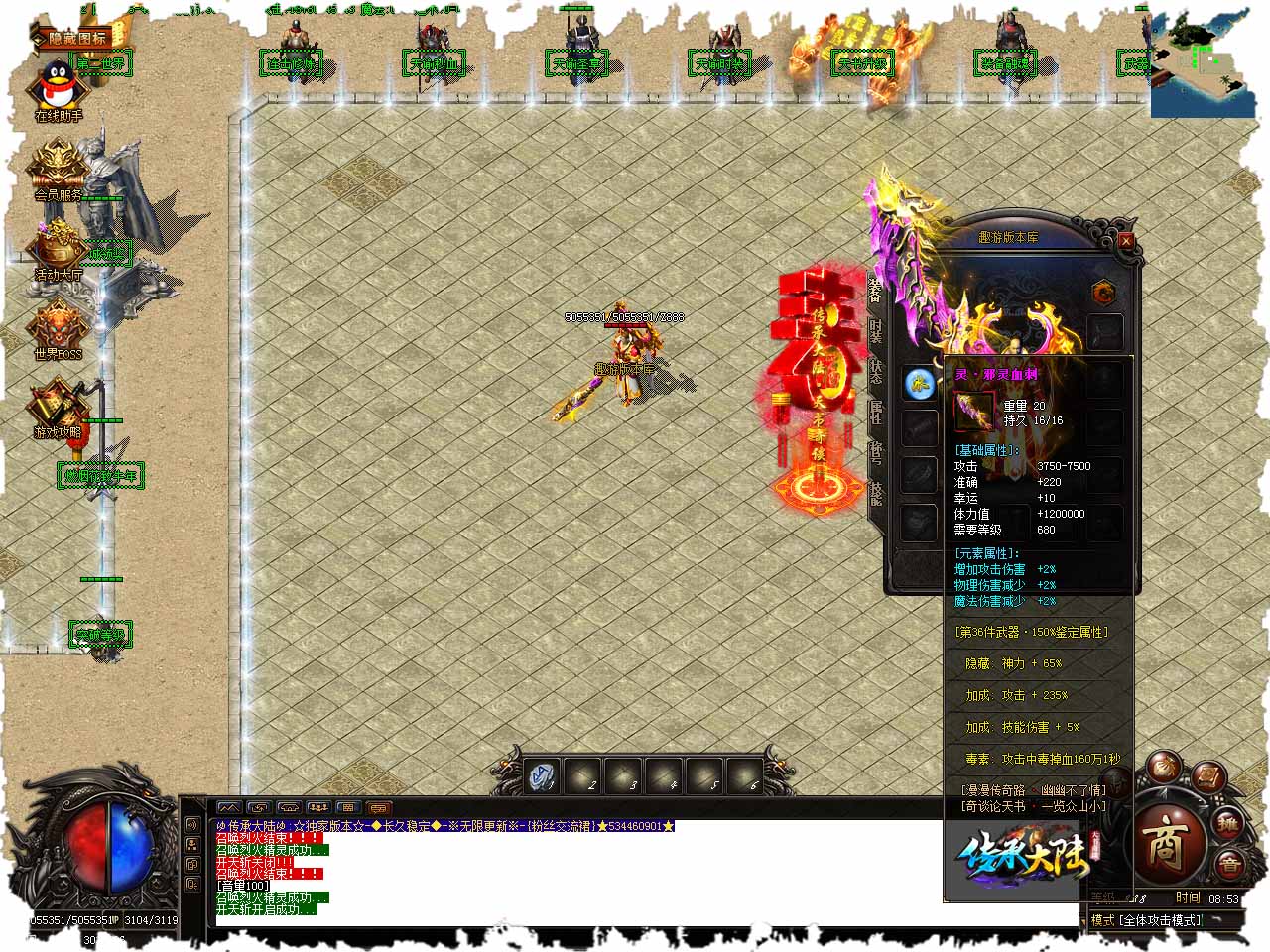The height and width of the screenshot is (952, 1270).
Task: Open 会员服务 member services
Action: tap(58, 169)
